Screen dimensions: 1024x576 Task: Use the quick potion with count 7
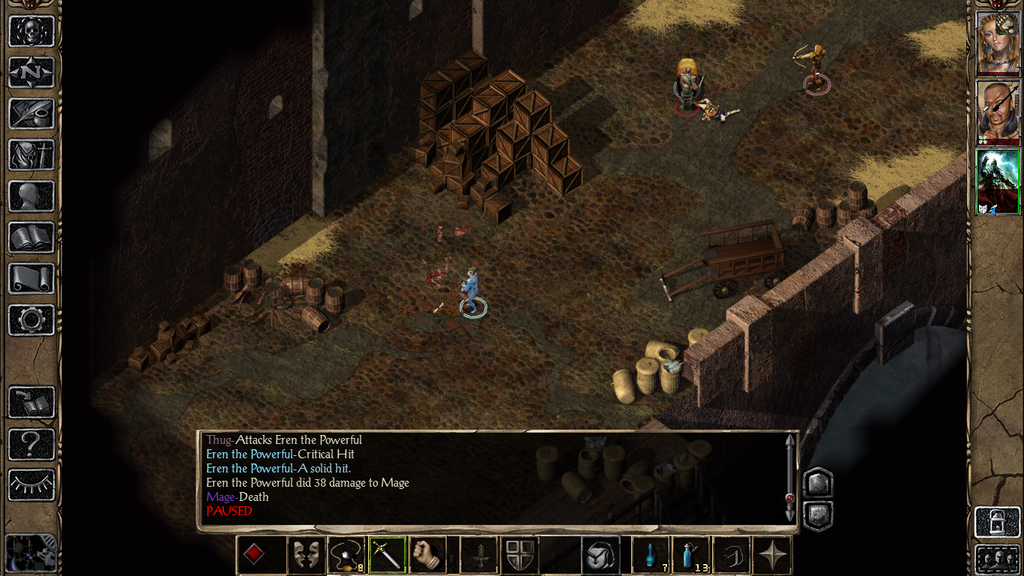click(x=650, y=555)
